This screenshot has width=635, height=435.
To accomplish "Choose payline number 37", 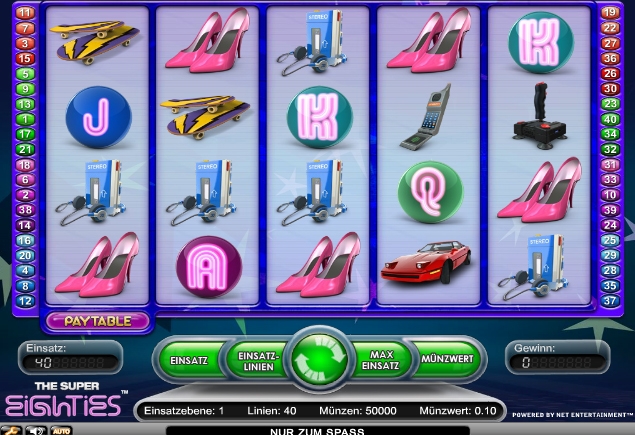I will [x=609, y=301].
